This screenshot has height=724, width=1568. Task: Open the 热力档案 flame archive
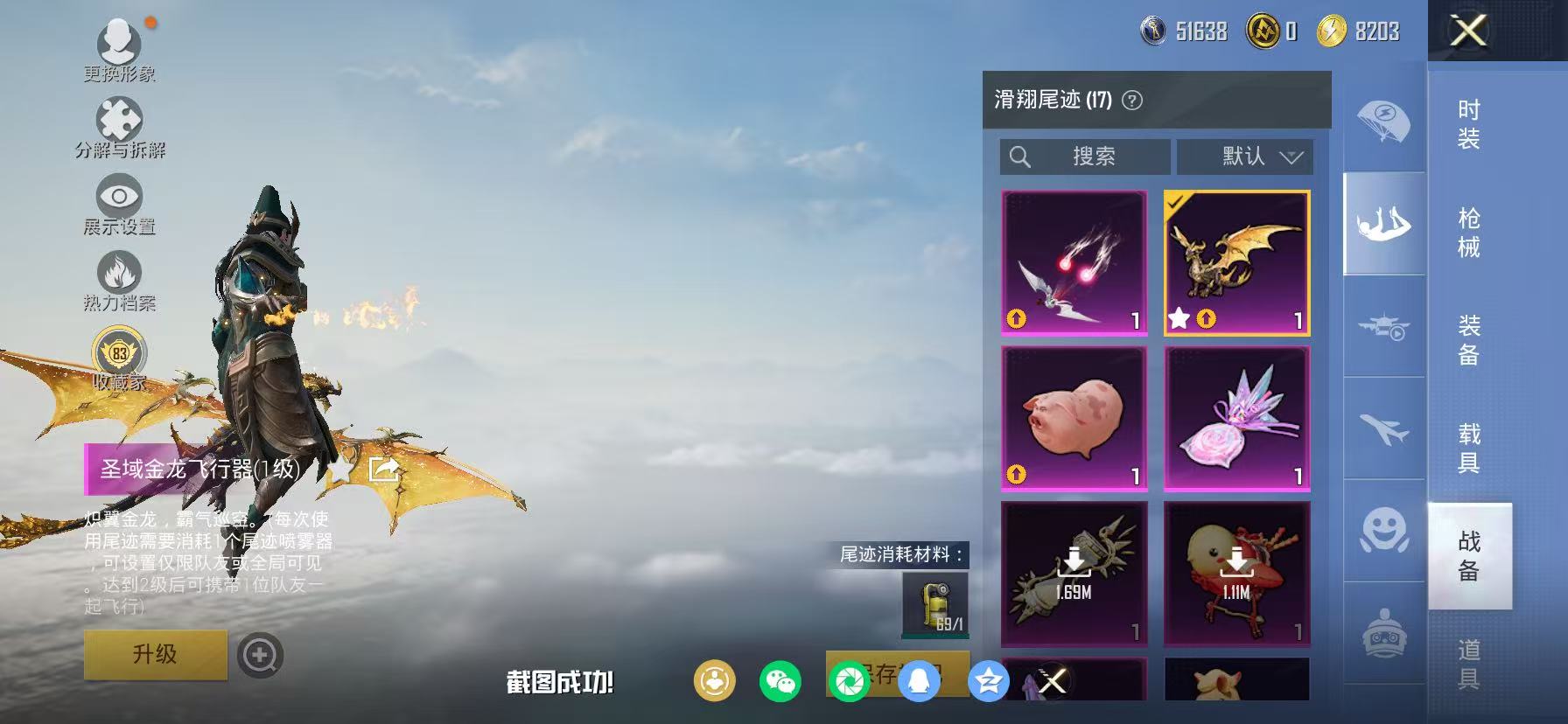click(119, 274)
